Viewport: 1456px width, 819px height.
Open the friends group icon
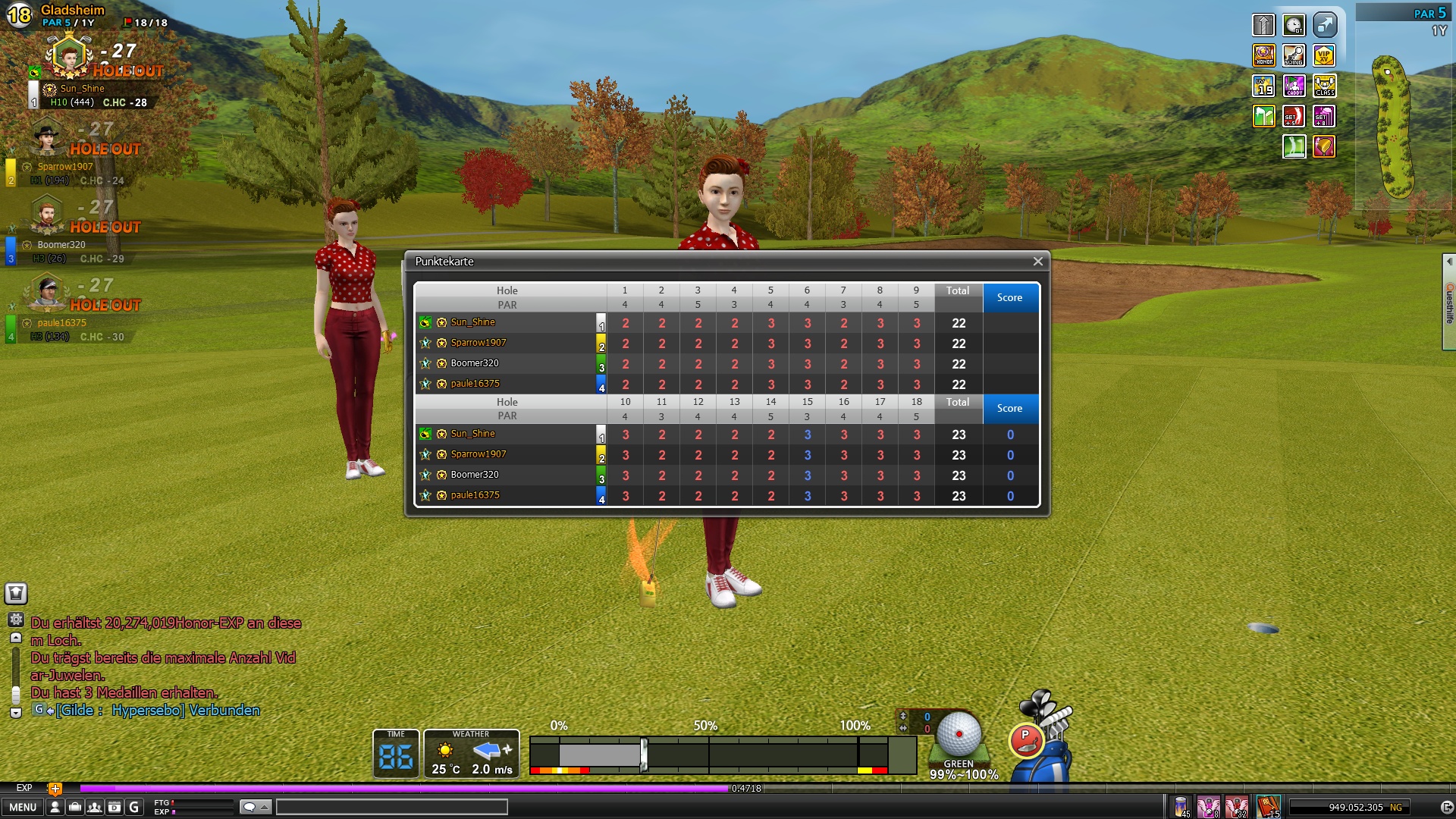[94, 807]
